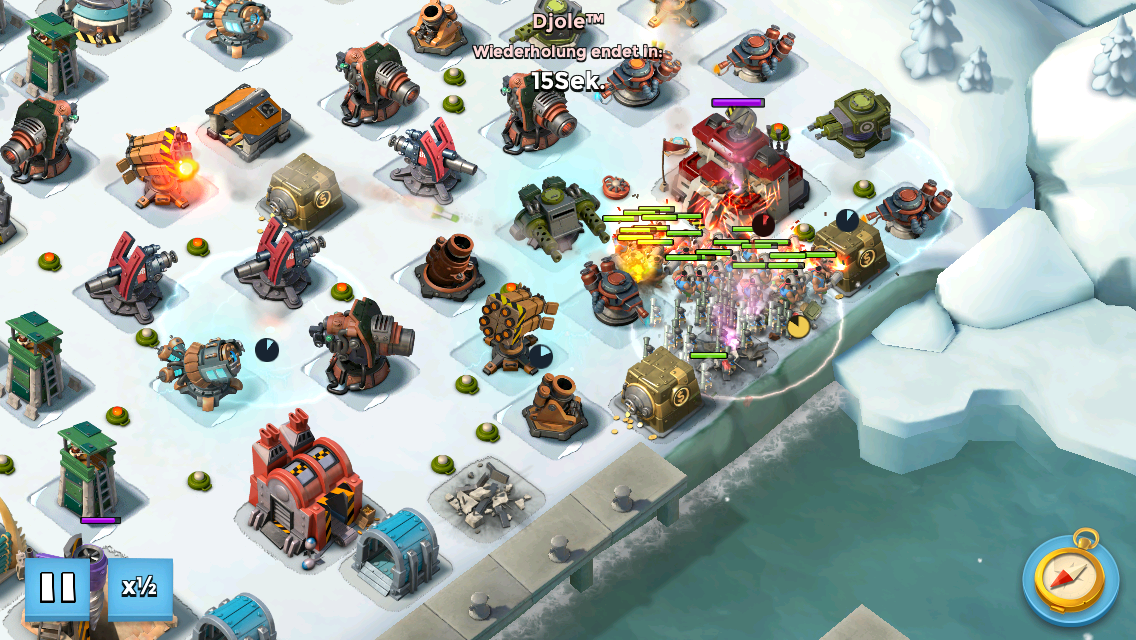The width and height of the screenshot is (1136, 640).
Task: Tap the compass button
Action: pyautogui.click(x=1069, y=579)
